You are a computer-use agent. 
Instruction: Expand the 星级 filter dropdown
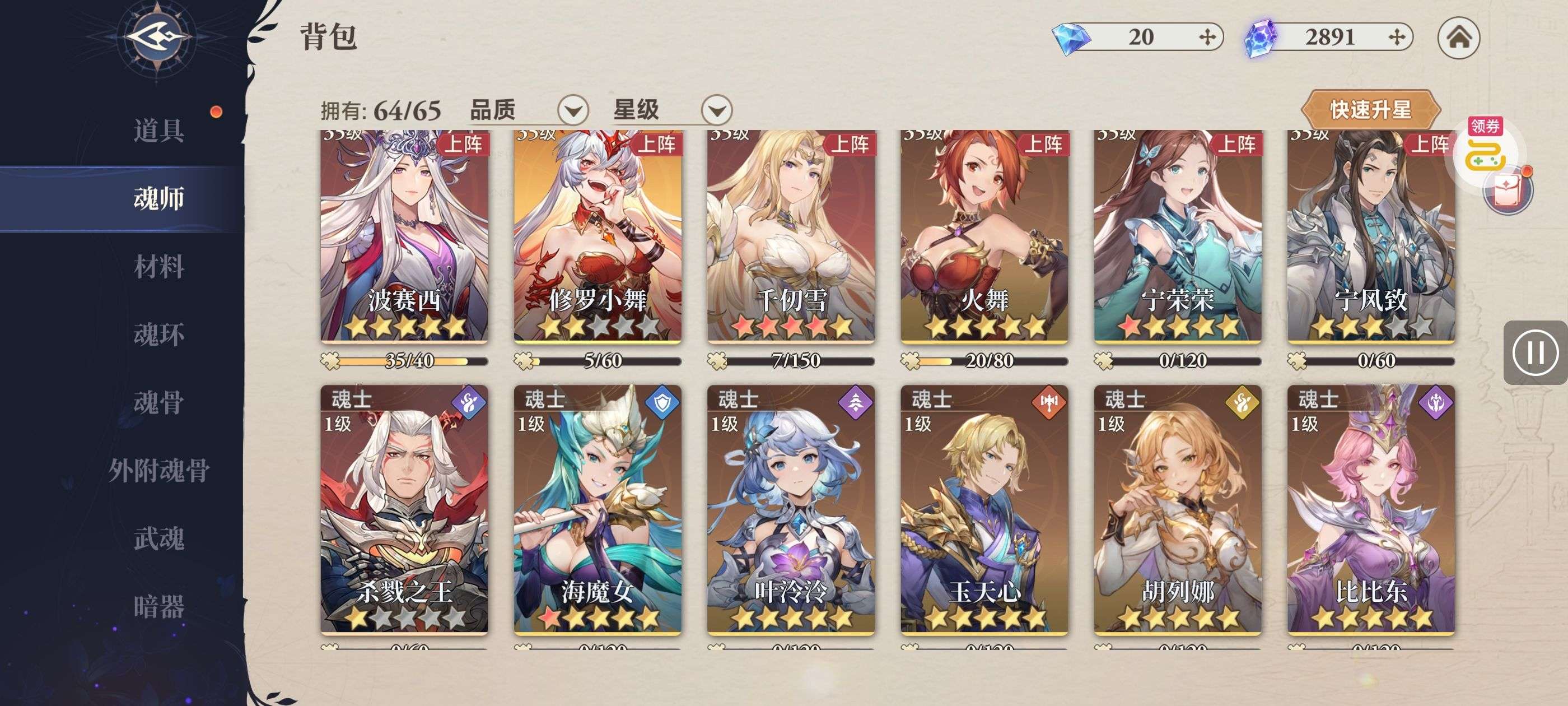(x=716, y=111)
